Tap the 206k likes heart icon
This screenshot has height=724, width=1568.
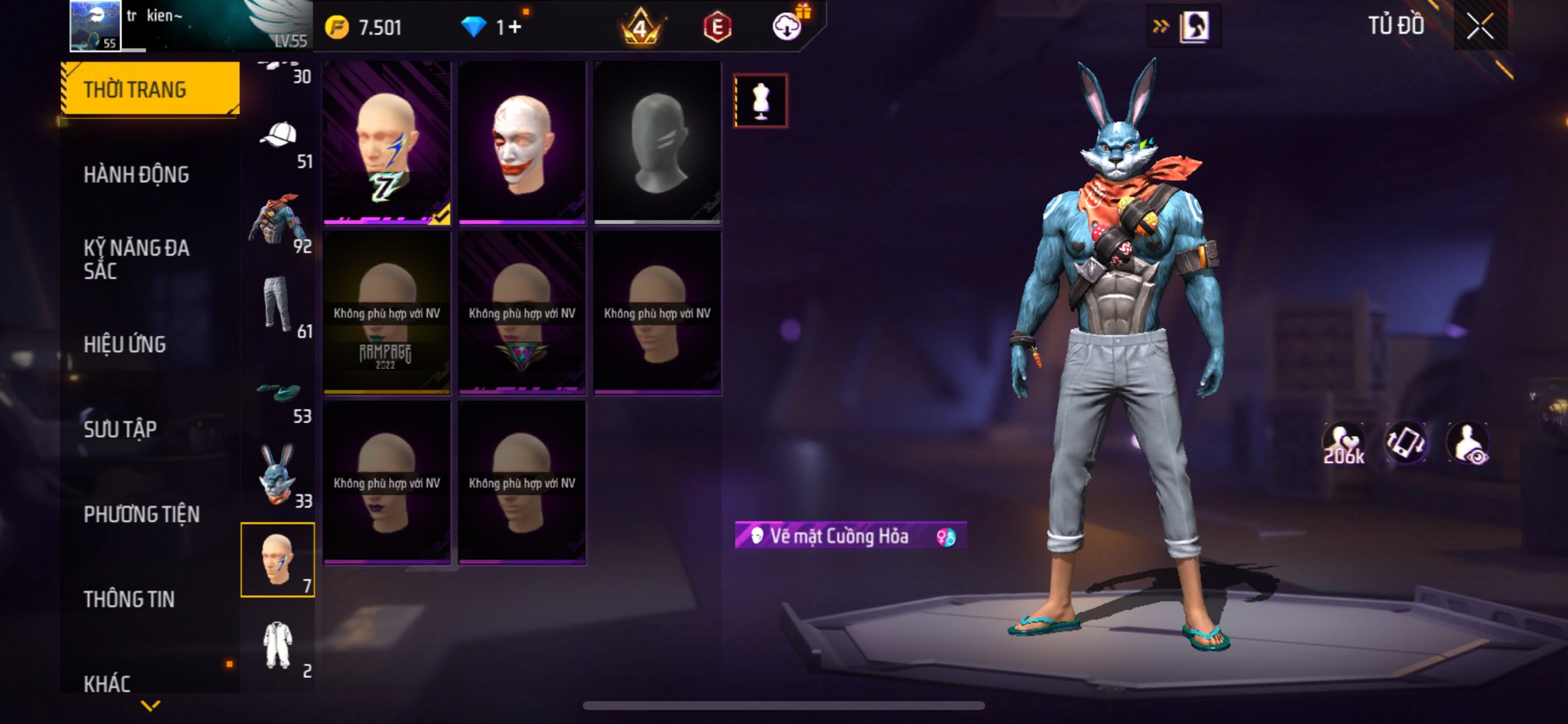coord(1344,444)
